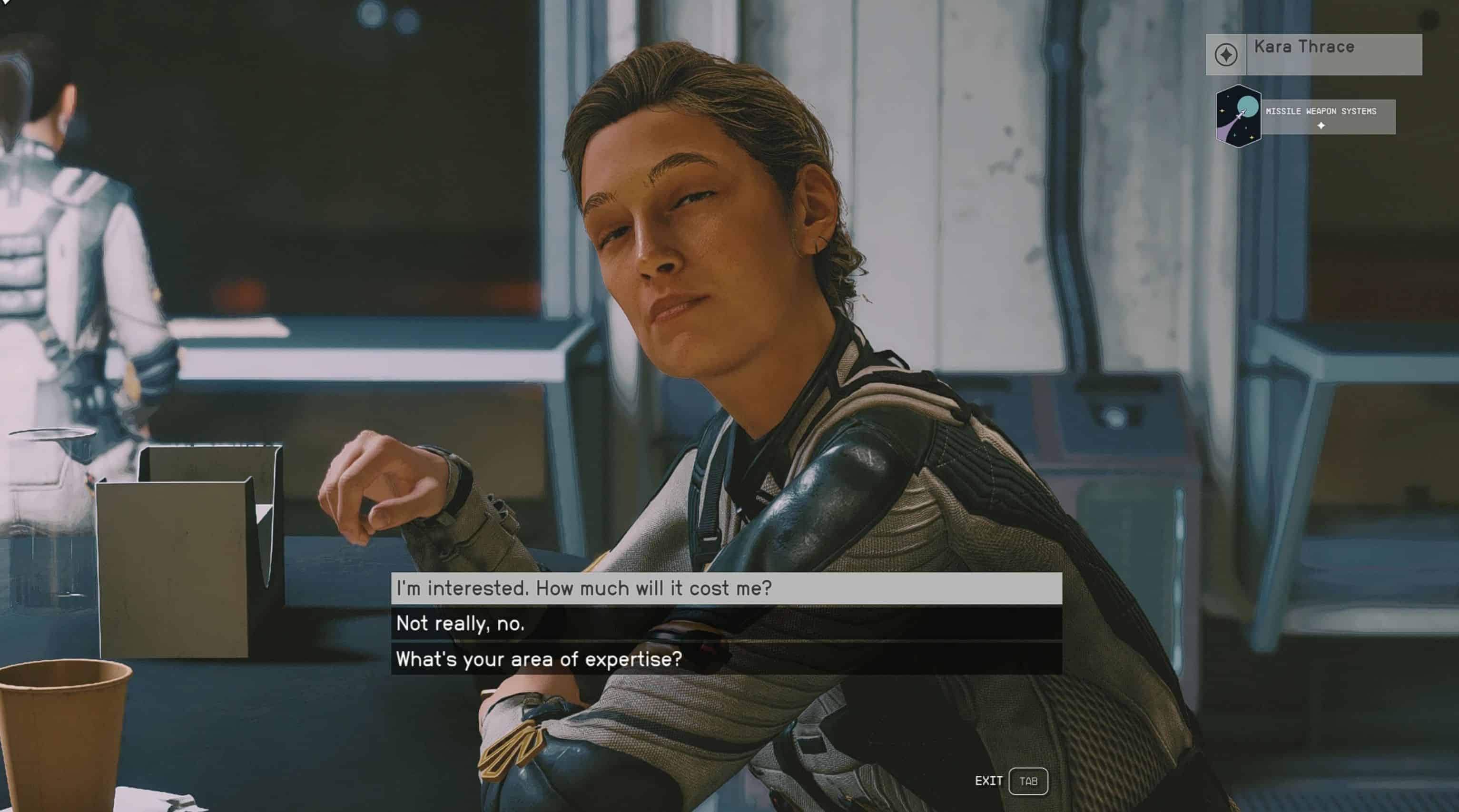Click the Kara Thrace name plate

pyautogui.click(x=1313, y=54)
